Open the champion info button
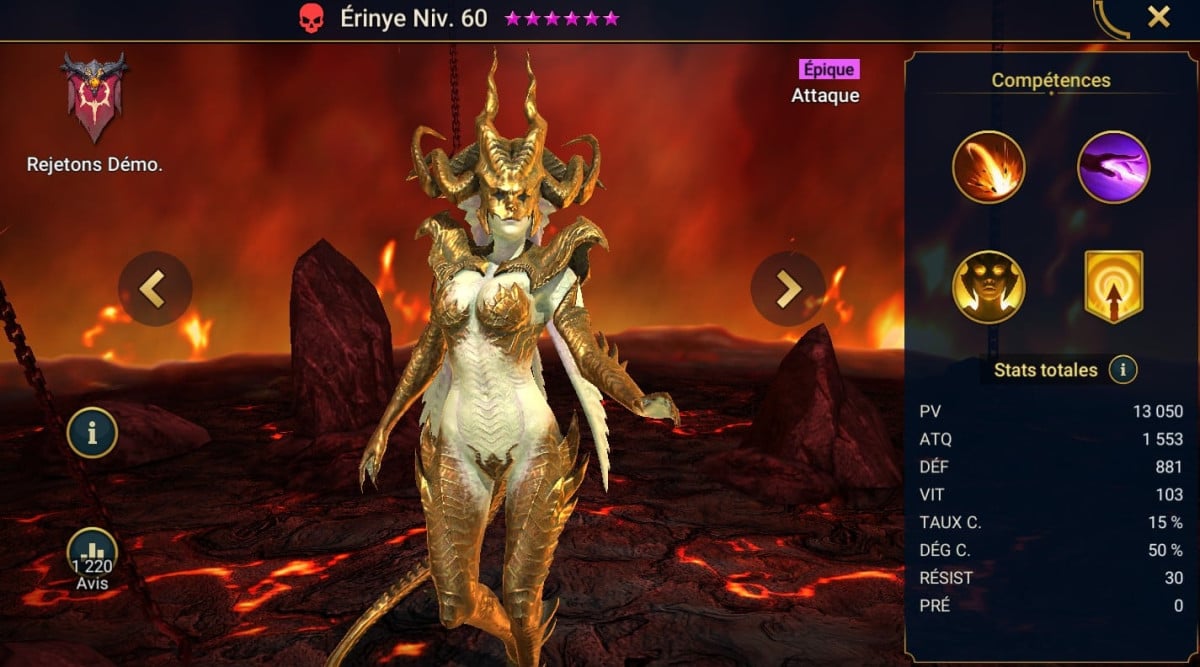Screen dimensions: 1200x667 point(92,433)
